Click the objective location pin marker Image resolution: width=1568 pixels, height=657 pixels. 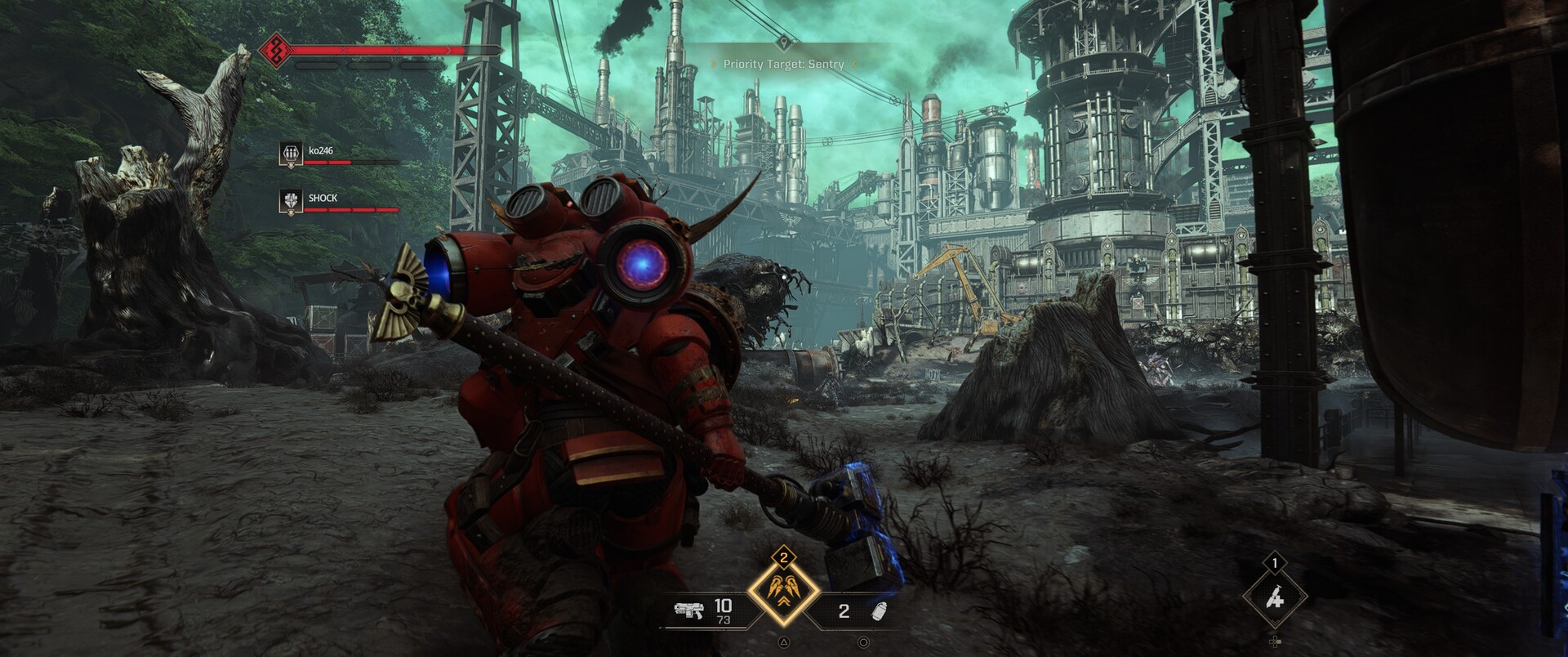point(783,42)
